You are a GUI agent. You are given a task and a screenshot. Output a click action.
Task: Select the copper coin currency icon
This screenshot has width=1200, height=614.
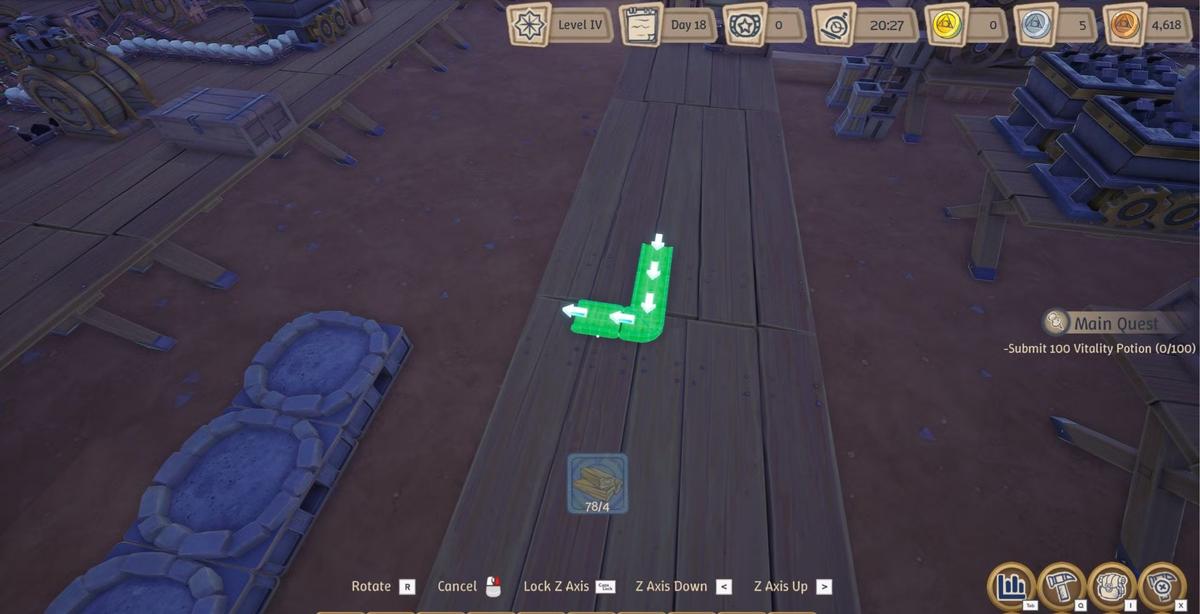pyautogui.click(x=1124, y=25)
